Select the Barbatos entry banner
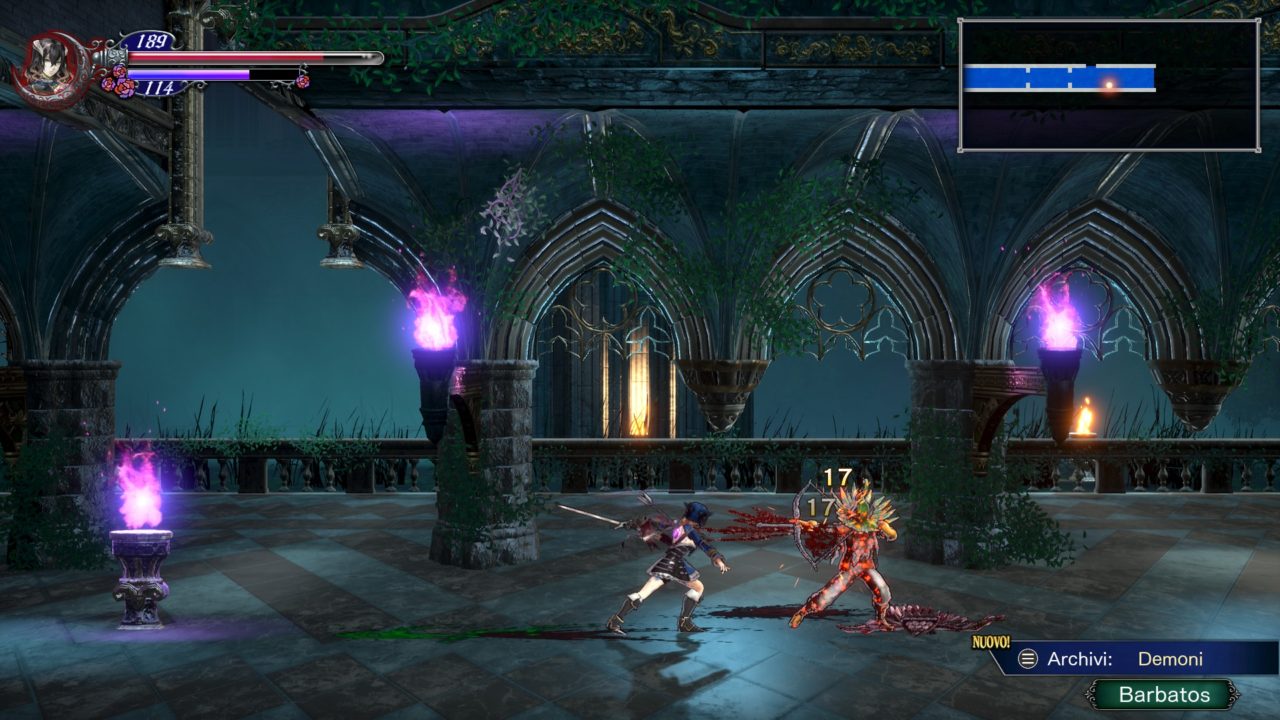Screen dimensions: 1280x720 coord(1163,695)
